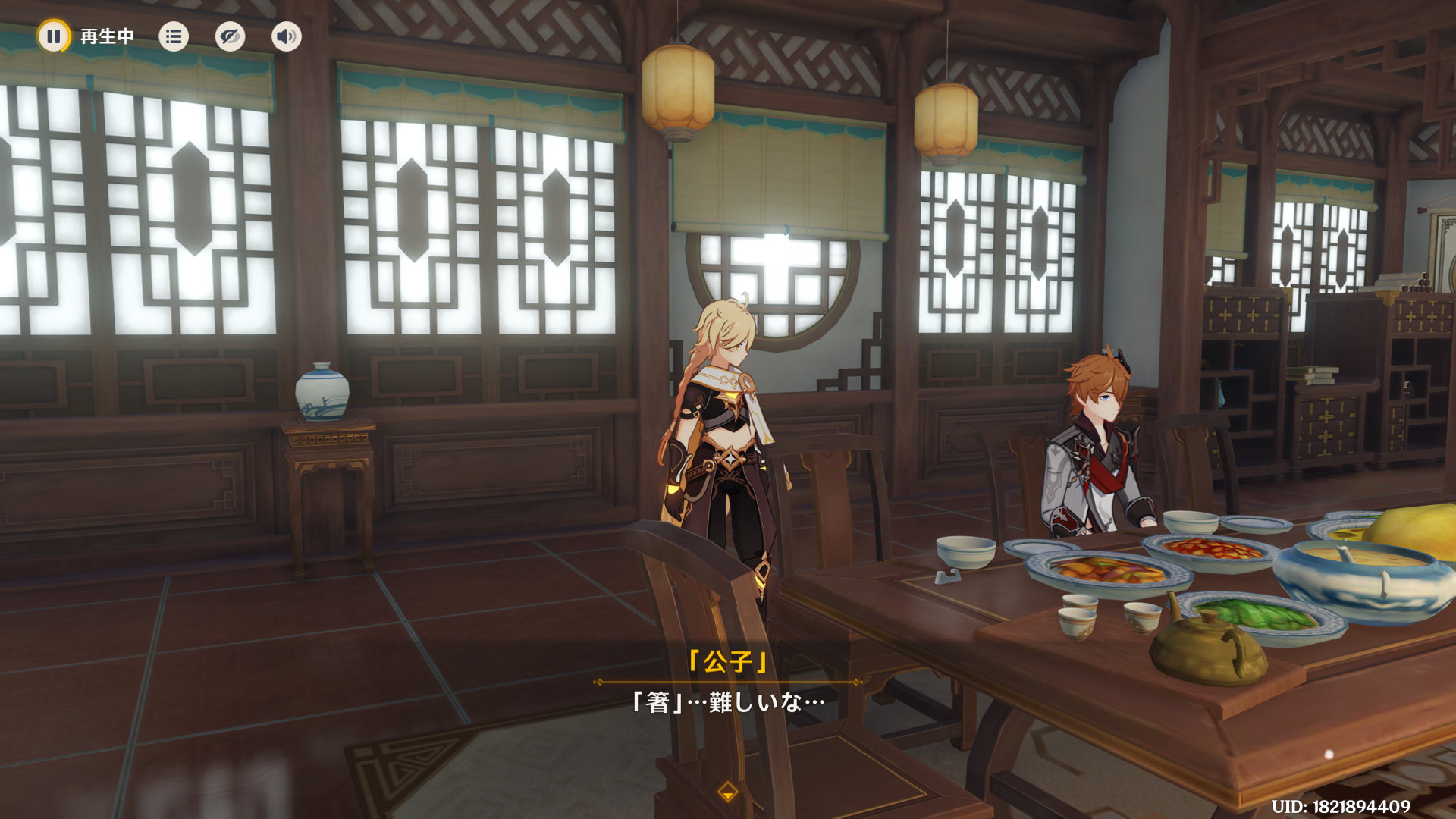Hide the dialogue interface

[230, 36]
